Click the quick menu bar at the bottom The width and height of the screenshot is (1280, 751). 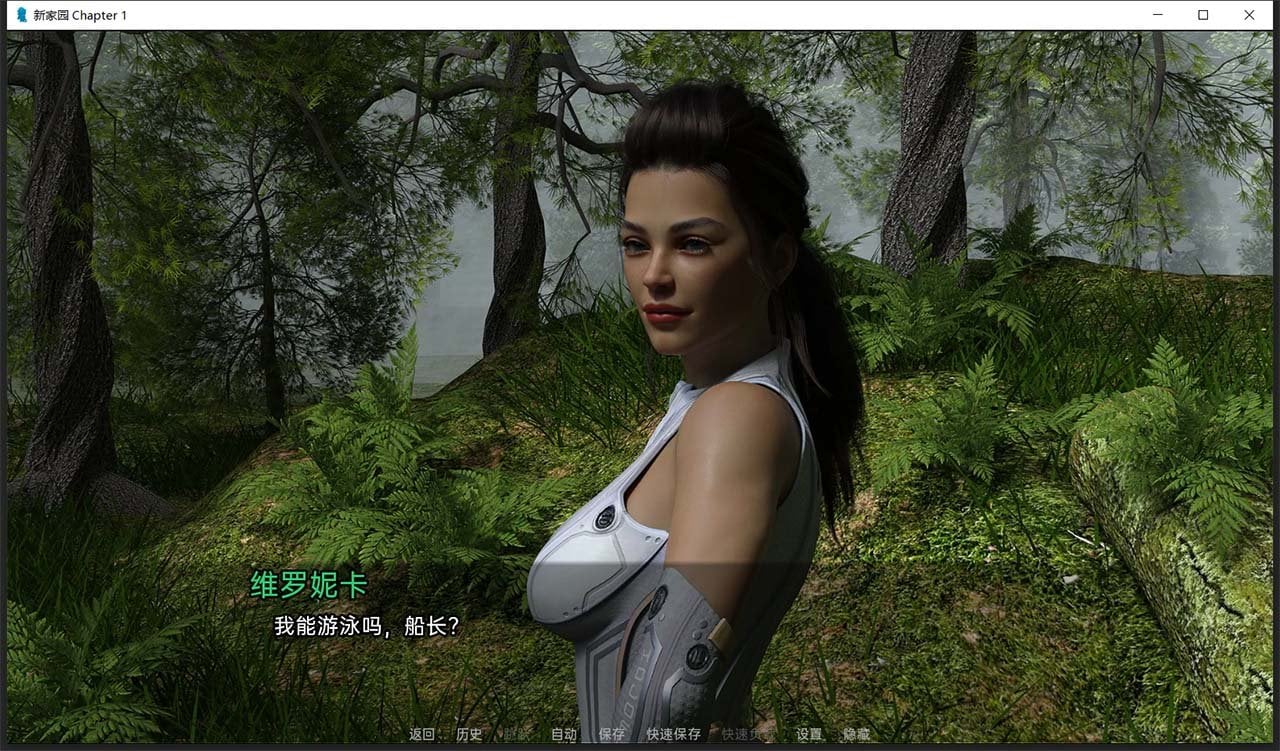pyautogui.click(x=640, y=735)
